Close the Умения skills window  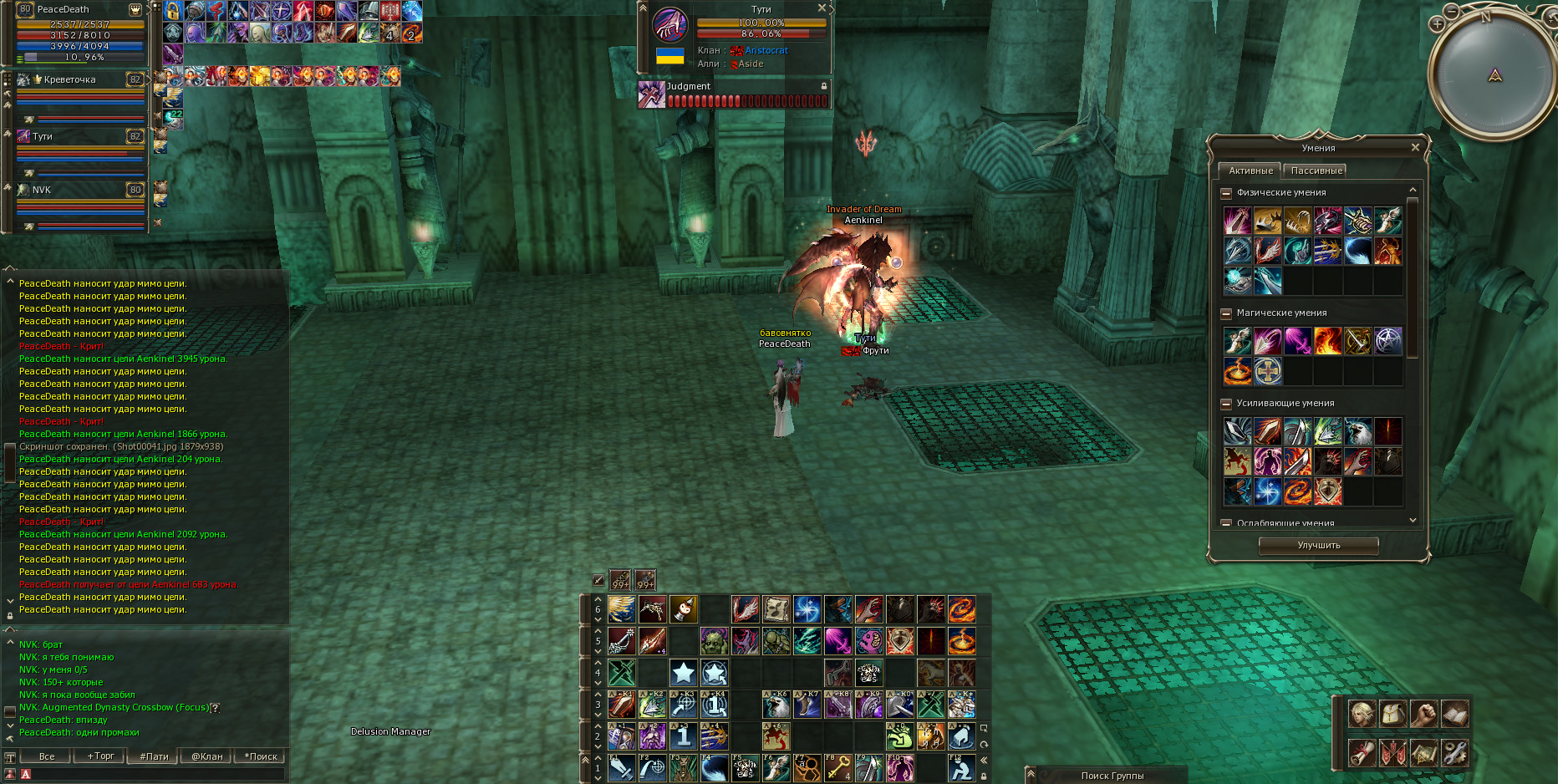(1415, 147)
